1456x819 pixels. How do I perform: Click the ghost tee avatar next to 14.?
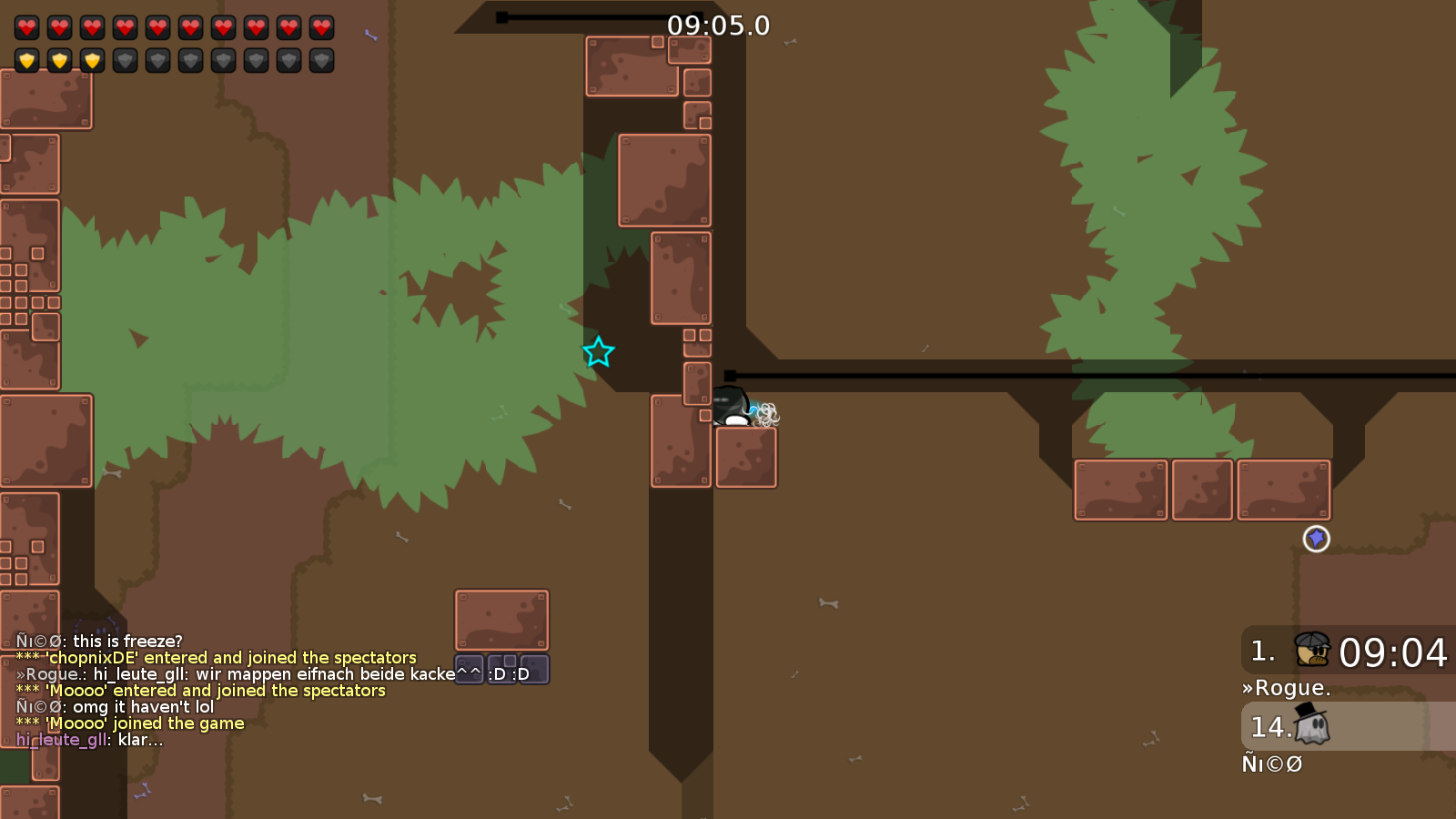tap(1310, 725)
